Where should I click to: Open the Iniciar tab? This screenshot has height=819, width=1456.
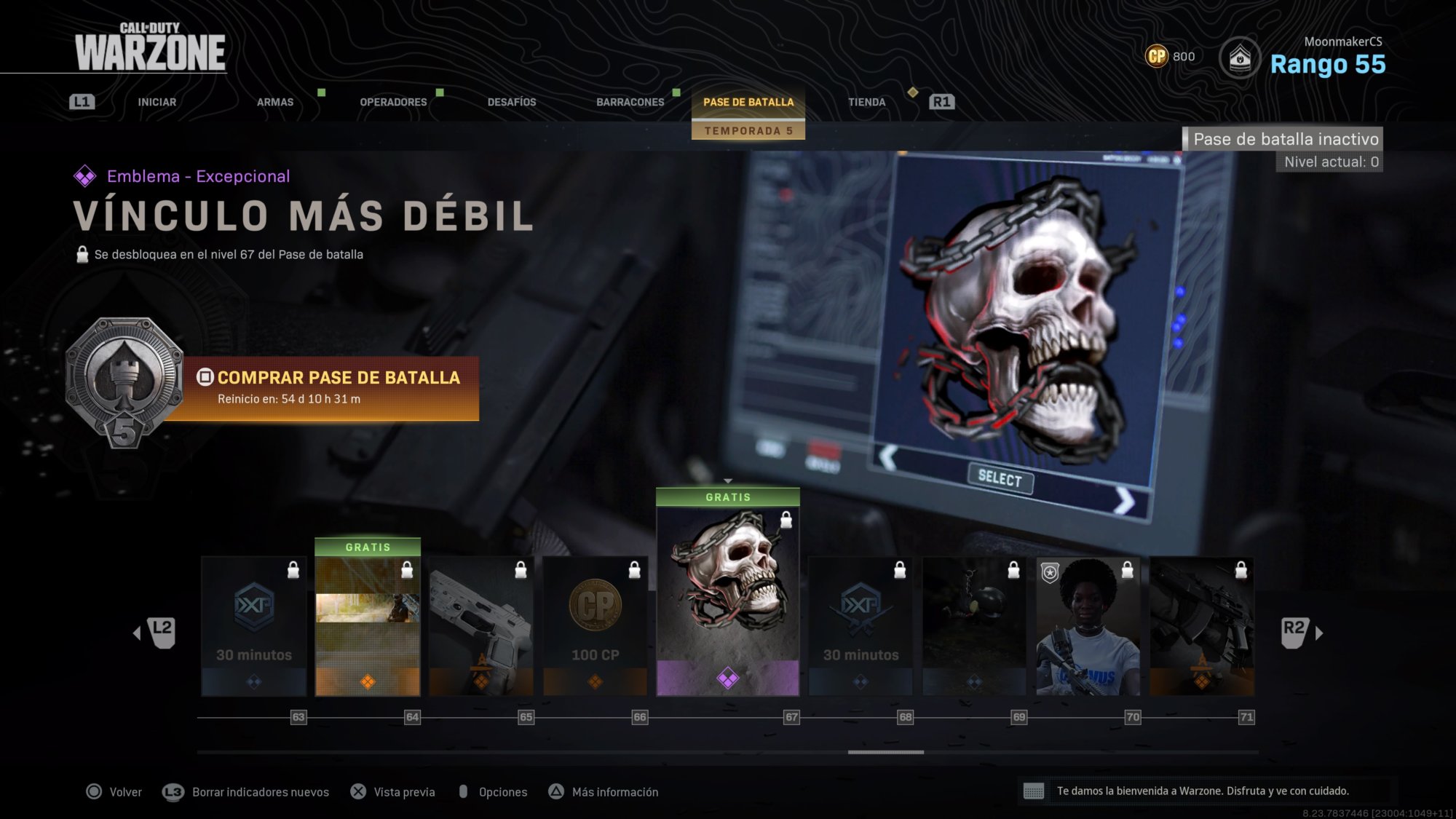[x=157, y=102]
